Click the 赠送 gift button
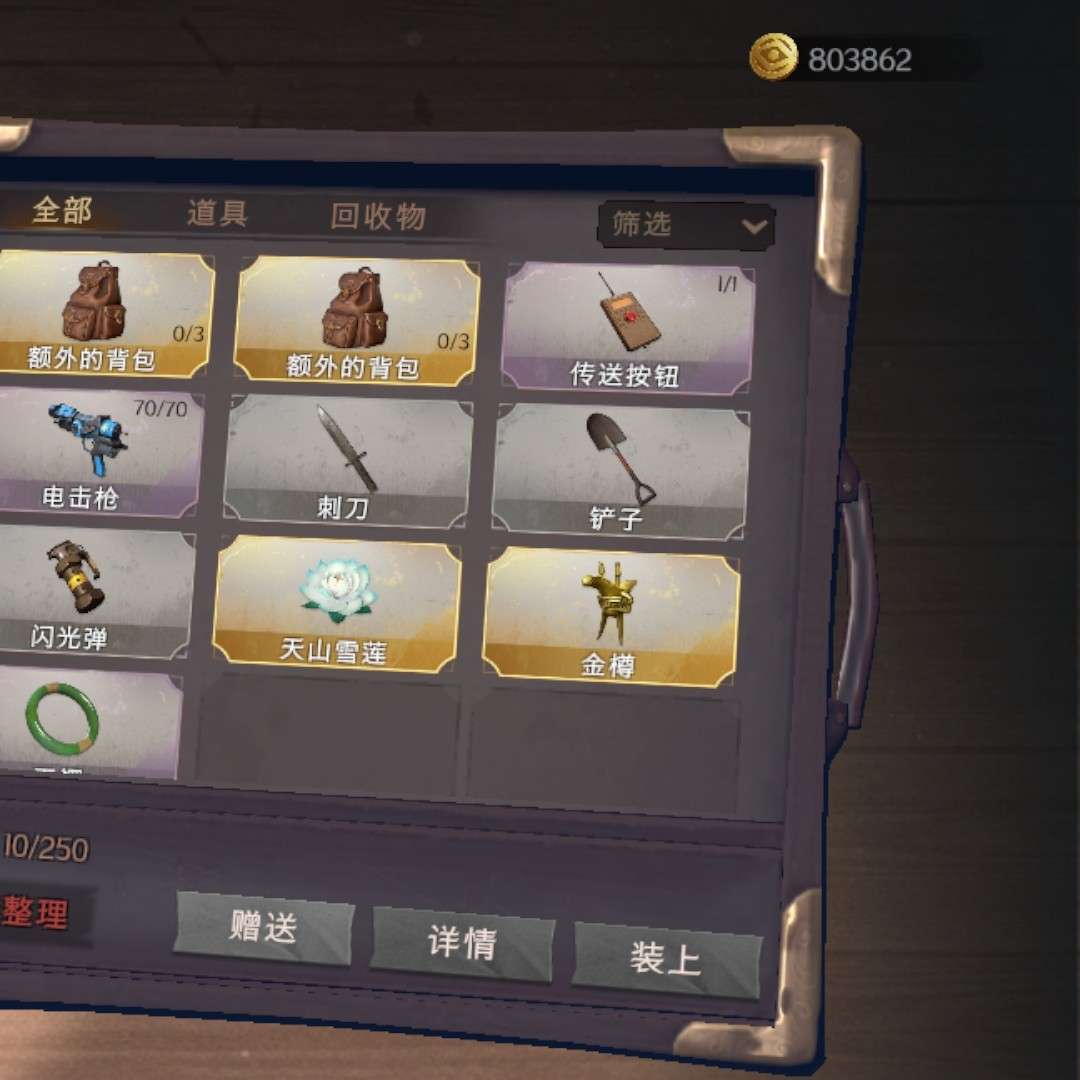This screenshot has height=1080, width=1080. (x=264, y=928)
